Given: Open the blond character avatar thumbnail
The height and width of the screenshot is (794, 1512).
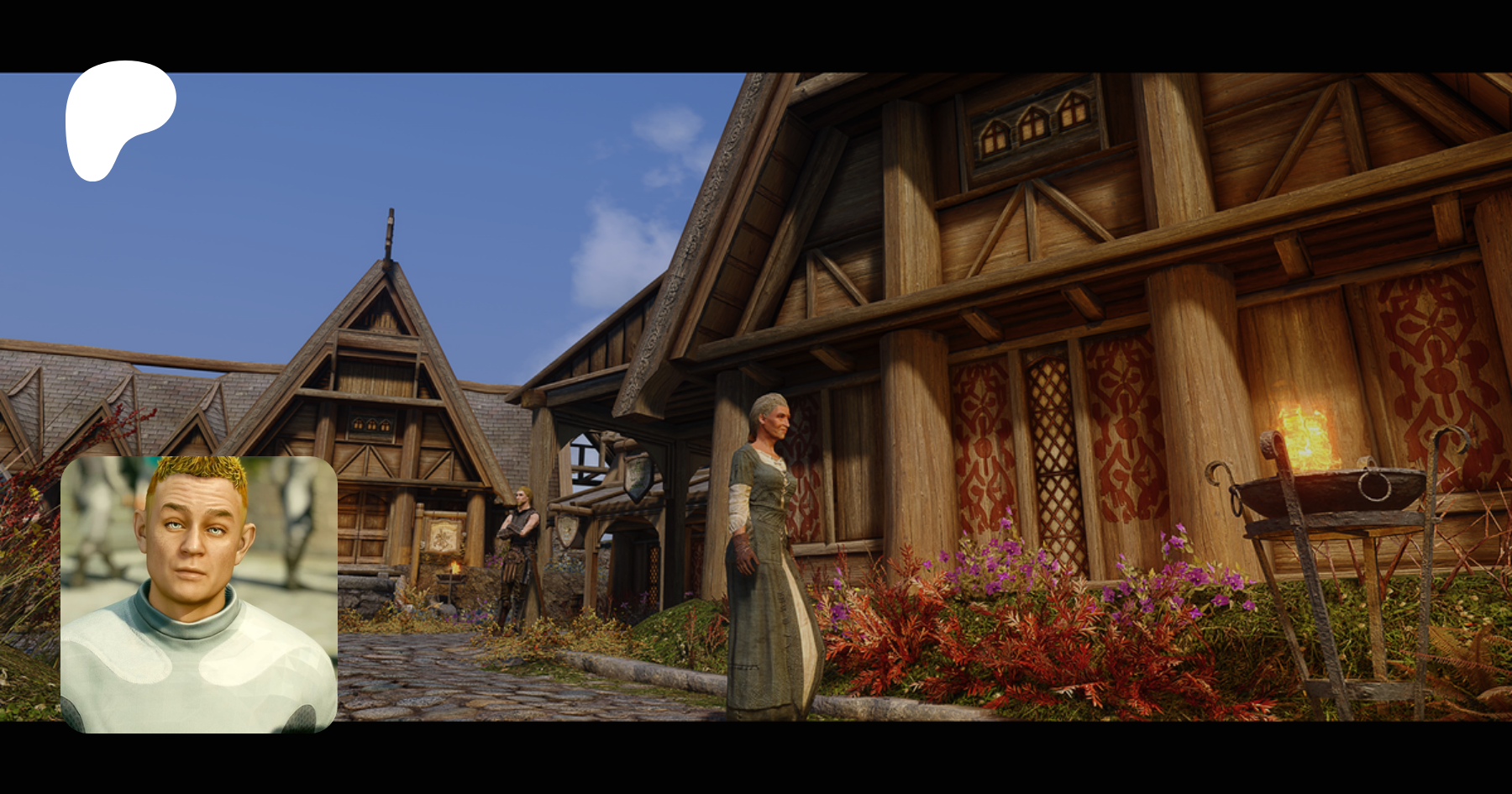Looking at the screenshot, I should [x=199, y=594].
